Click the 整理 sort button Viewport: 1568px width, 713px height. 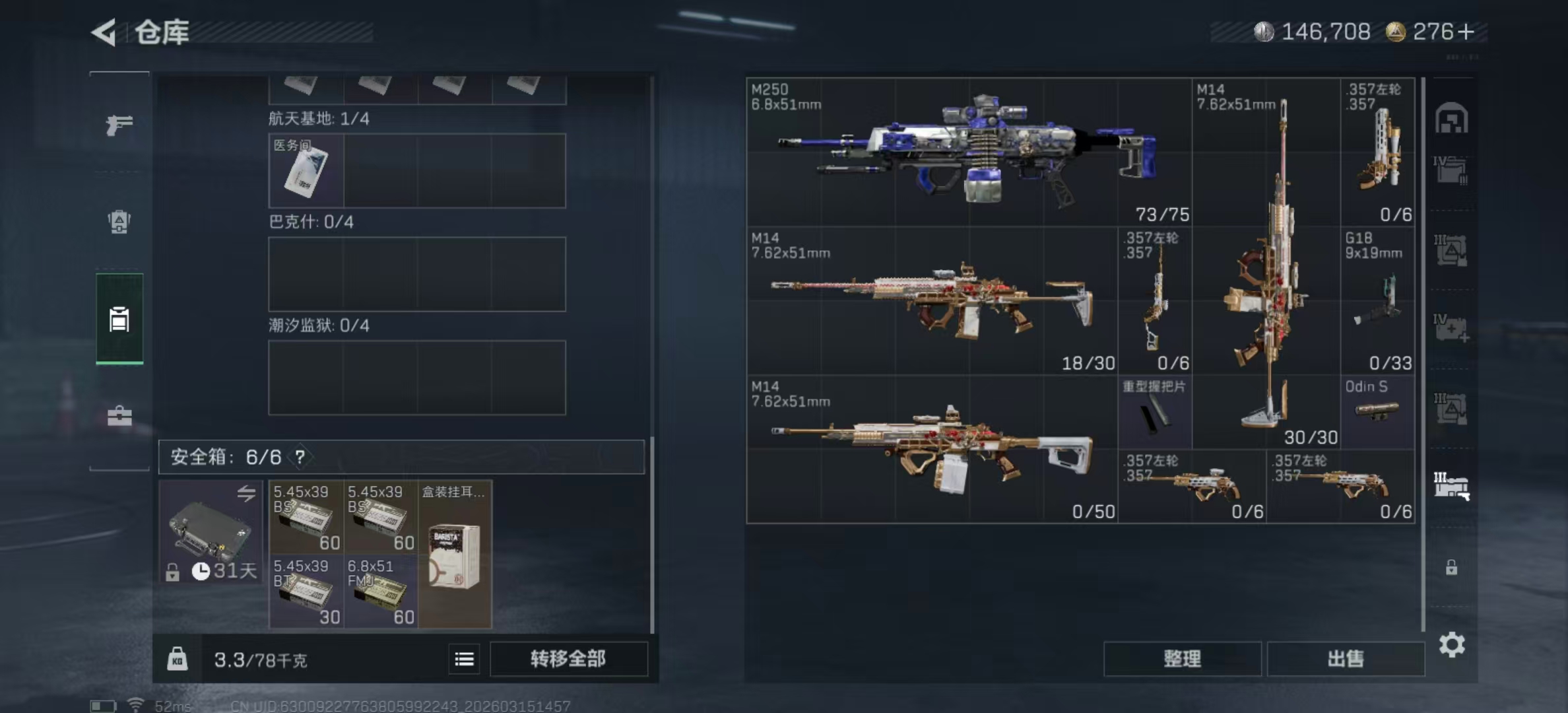point(1182,659)
